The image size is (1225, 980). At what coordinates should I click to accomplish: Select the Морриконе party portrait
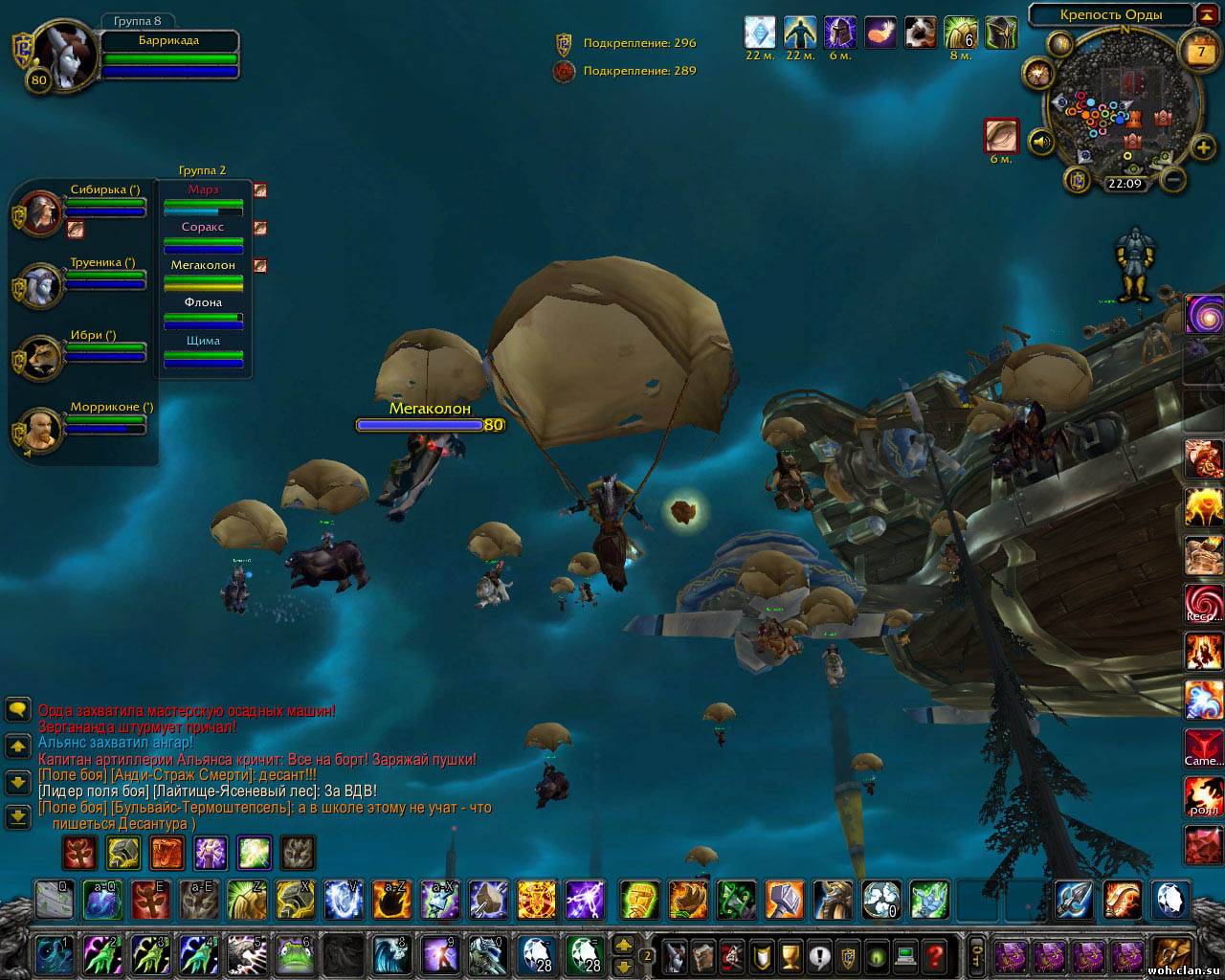(41, 431)
